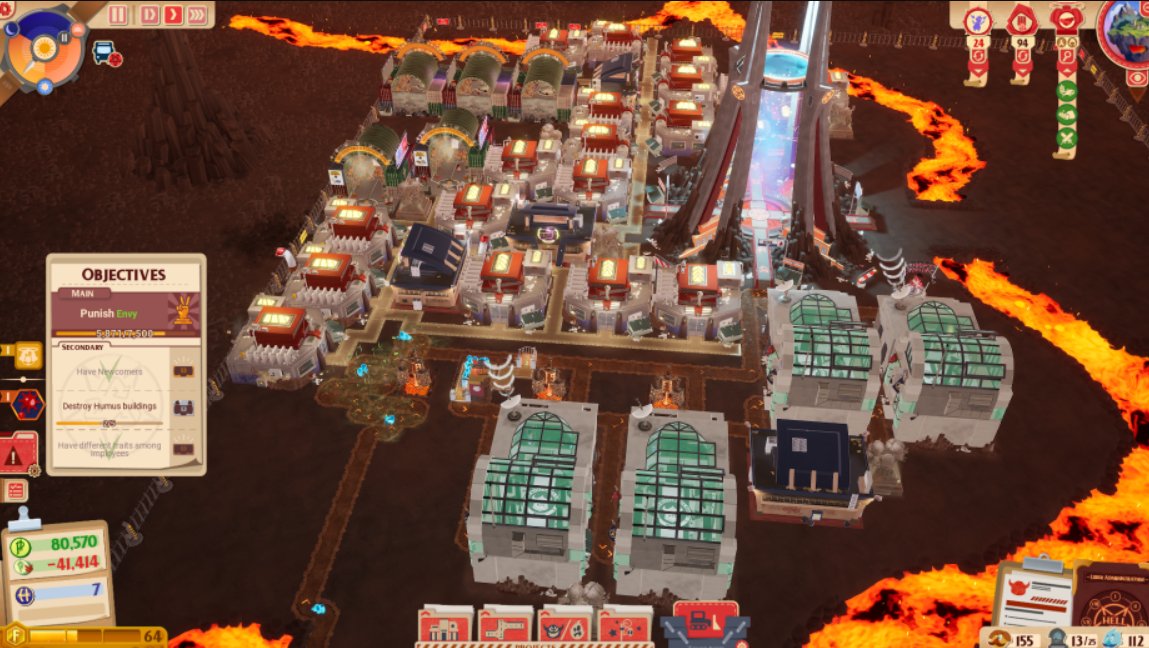Open the Hell administration book

click(x=1111, y=600)
